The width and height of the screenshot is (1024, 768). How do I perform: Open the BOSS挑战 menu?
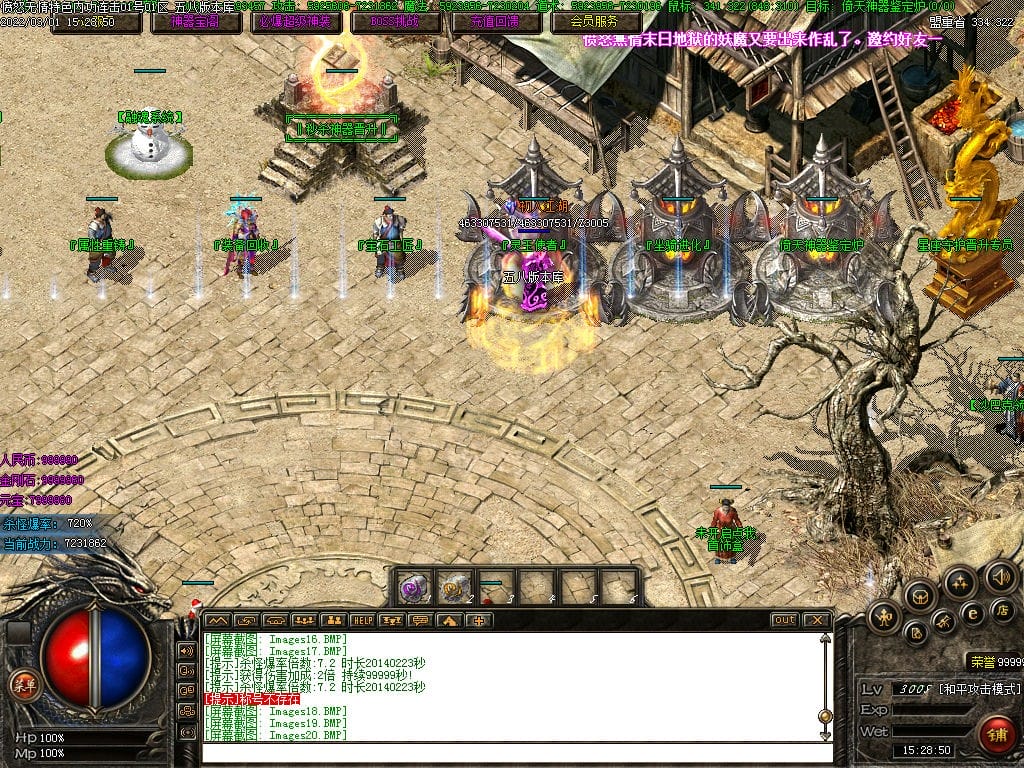coord(395,21)
